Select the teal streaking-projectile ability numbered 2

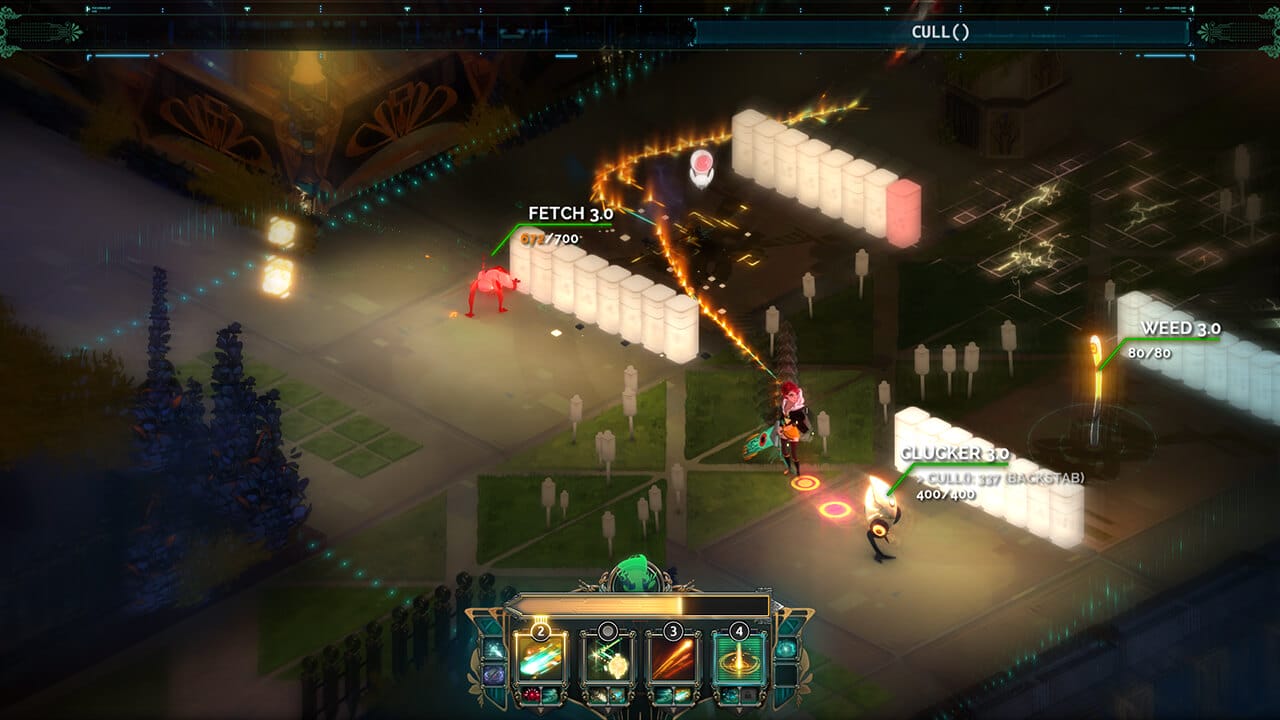[x=540, y=656]
